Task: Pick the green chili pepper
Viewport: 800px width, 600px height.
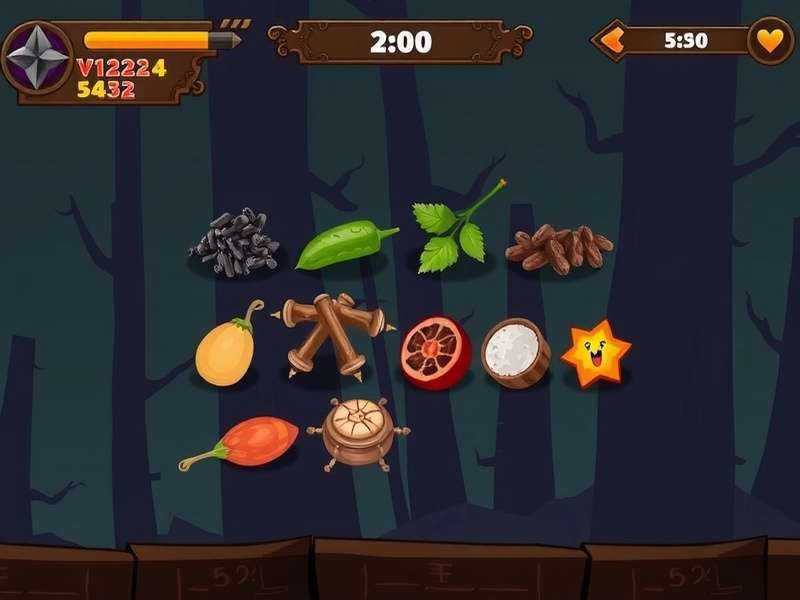Action: (343, 245)
